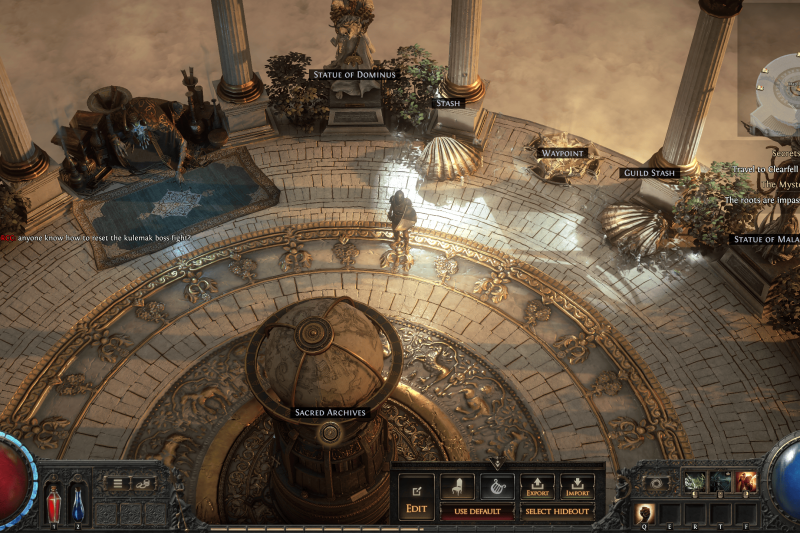Open hideout Edit mode

pyautogui.click(x=416, y=495)
